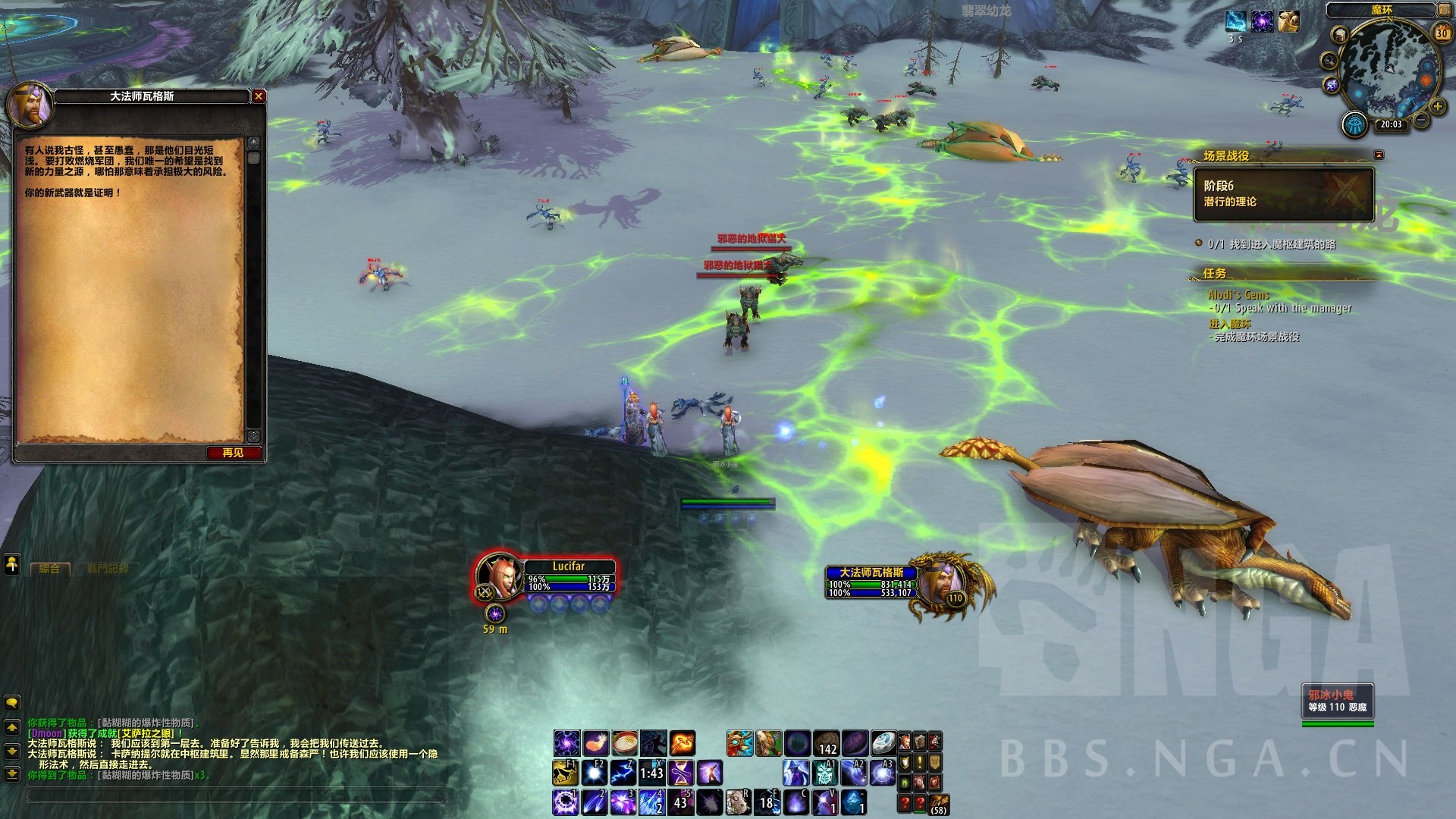Image resolution: width=1456 pixels, height=819 pixels.
Task: Switch to the 戰鬥記錄 combat log tab
Action: 108,568
